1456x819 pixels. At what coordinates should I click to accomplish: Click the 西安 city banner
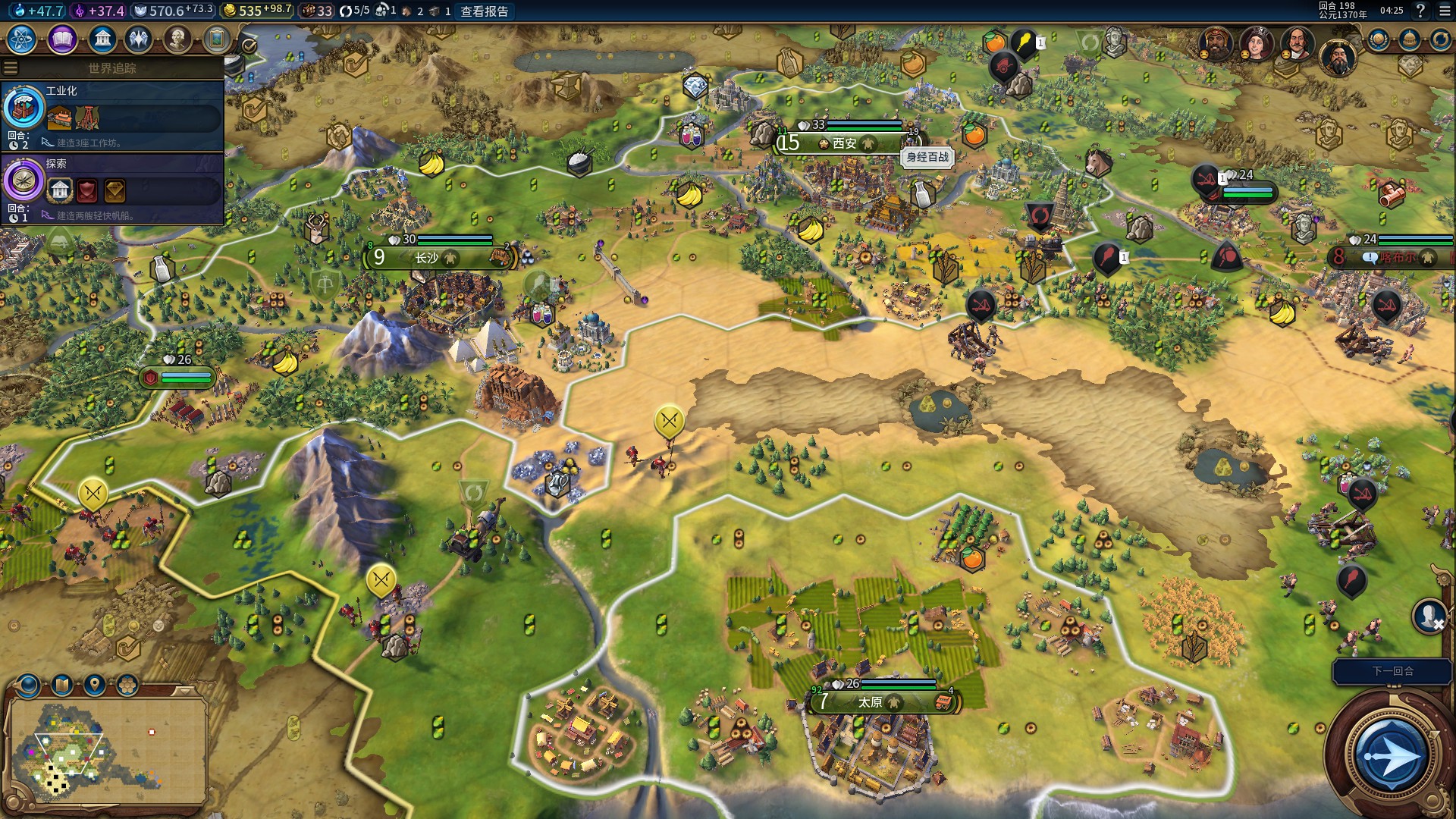click(x=843, y=143)
